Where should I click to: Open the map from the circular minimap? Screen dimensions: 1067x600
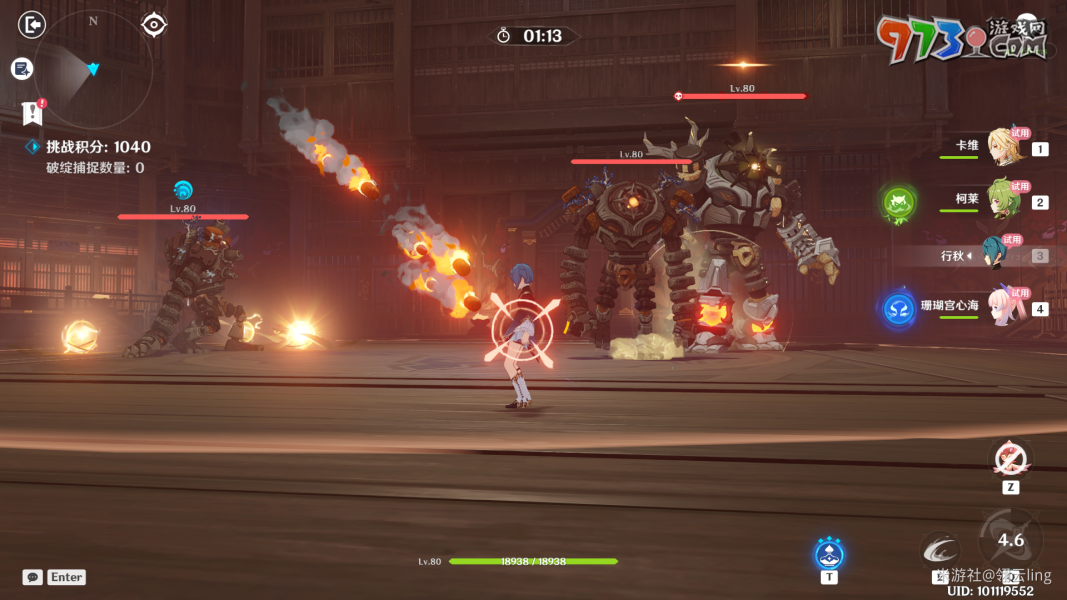(x=93, y=68)
